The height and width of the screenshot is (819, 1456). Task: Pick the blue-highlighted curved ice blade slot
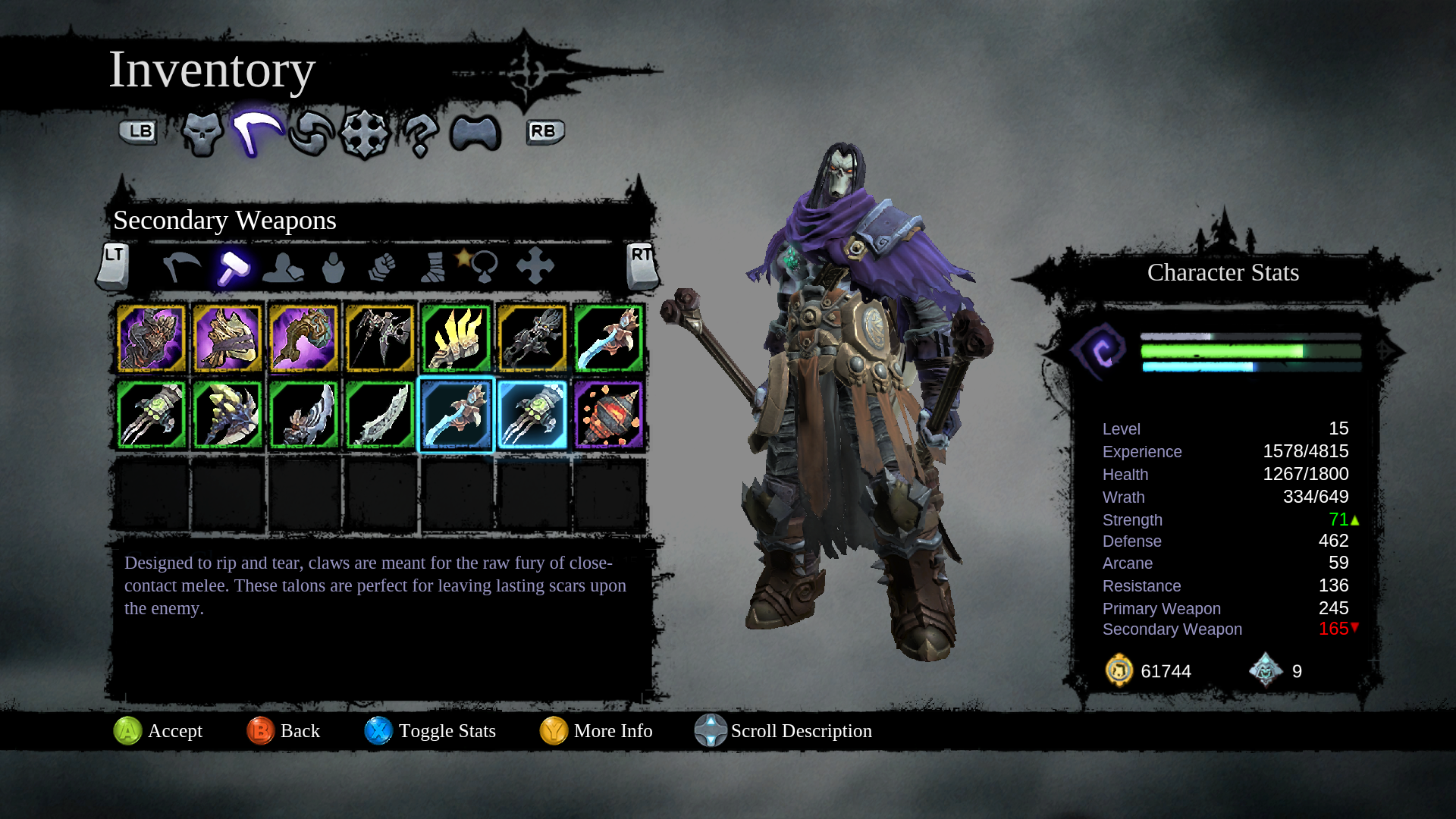click(x=456, y=415)
